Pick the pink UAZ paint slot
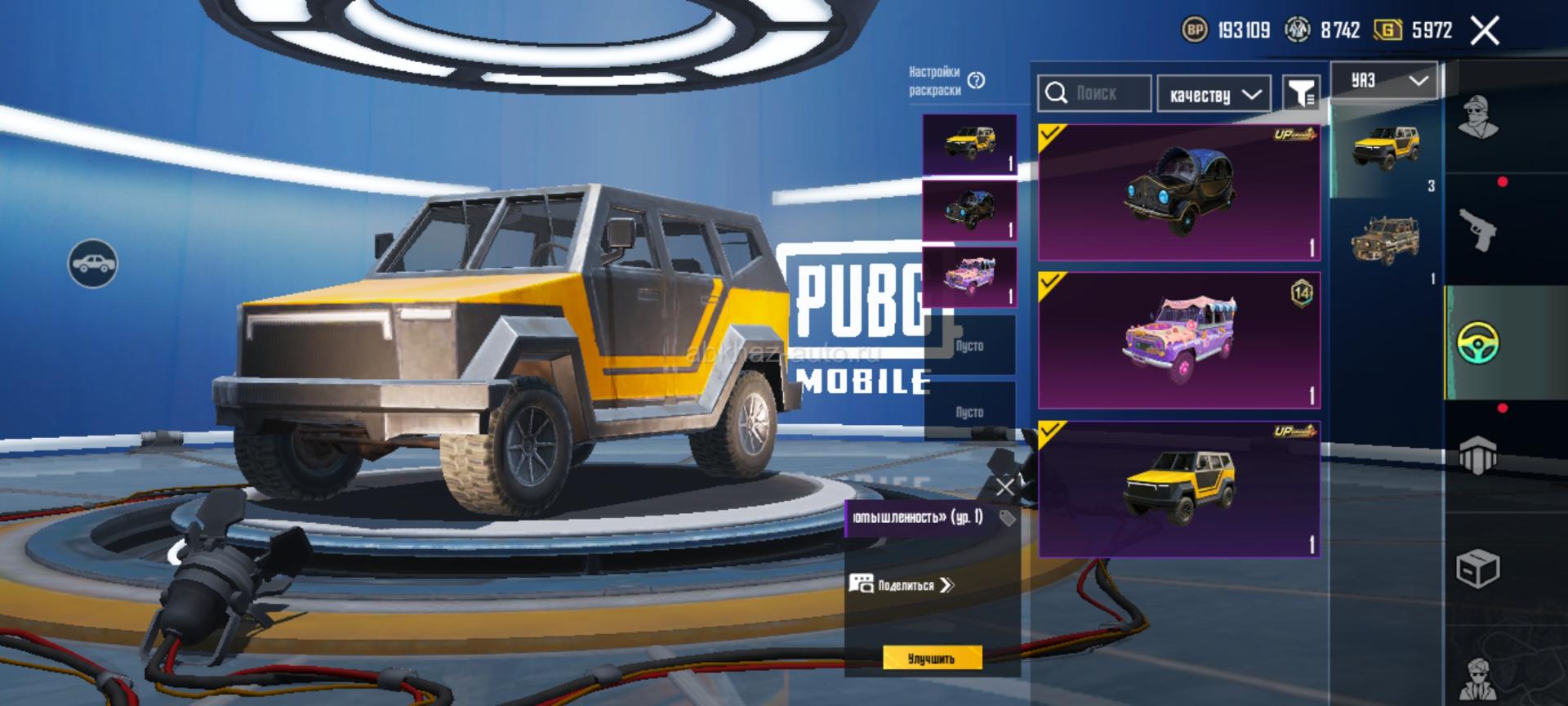Viewport: 1568px width, 706px height. [x=969, y=277]
